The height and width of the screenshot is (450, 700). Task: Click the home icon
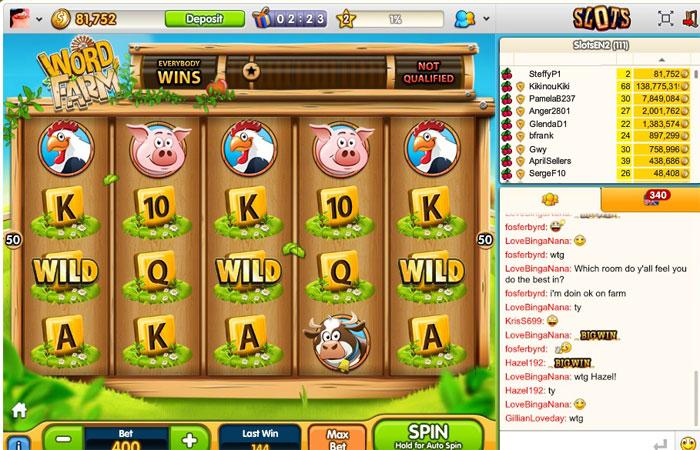tap(18, 410)
